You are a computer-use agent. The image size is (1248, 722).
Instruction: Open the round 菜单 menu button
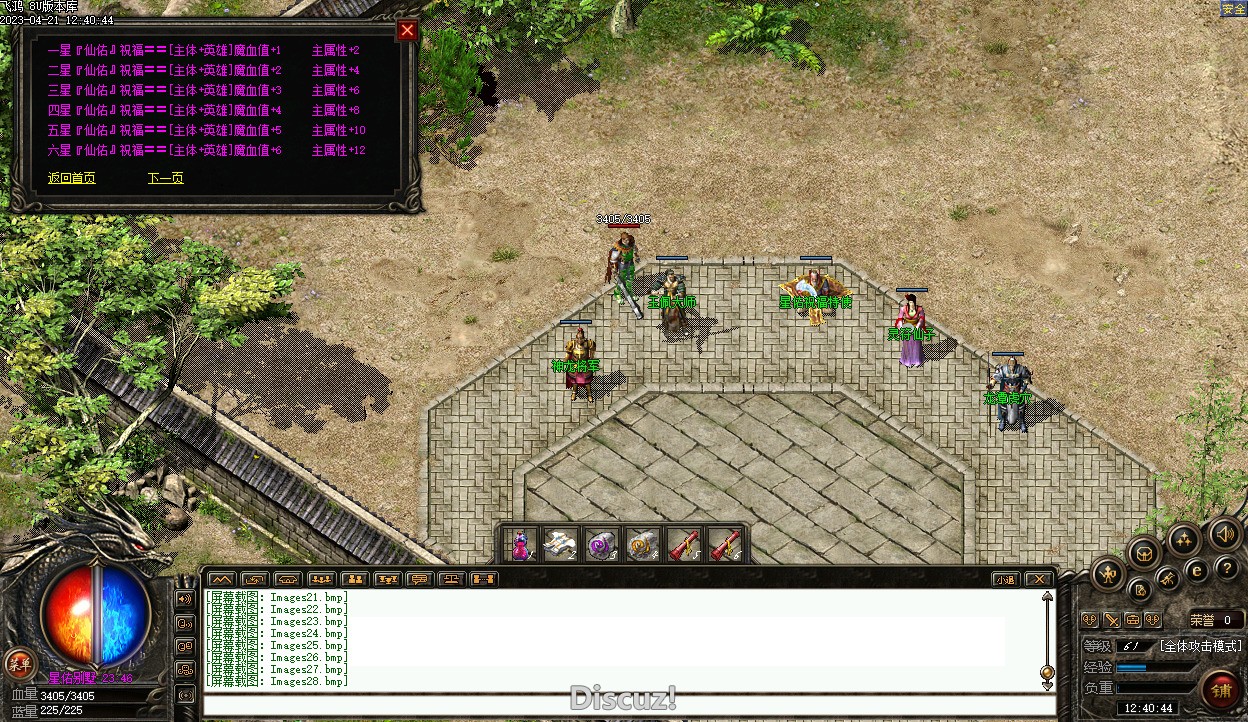[19, 662]
